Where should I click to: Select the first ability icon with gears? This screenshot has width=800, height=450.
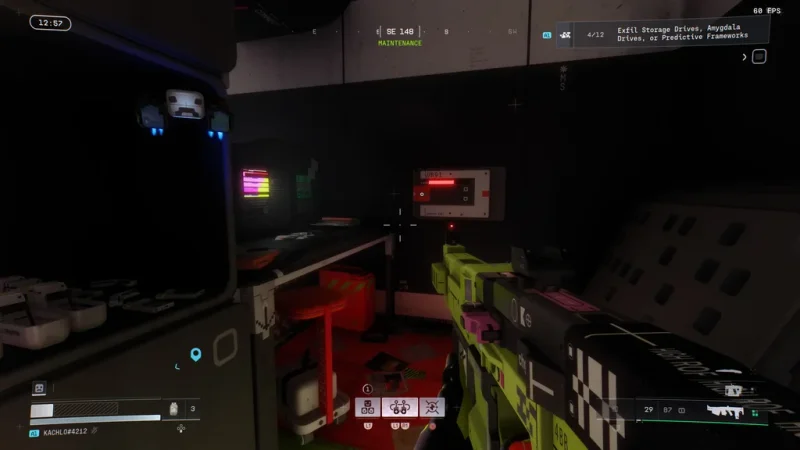tap(367, 407)
